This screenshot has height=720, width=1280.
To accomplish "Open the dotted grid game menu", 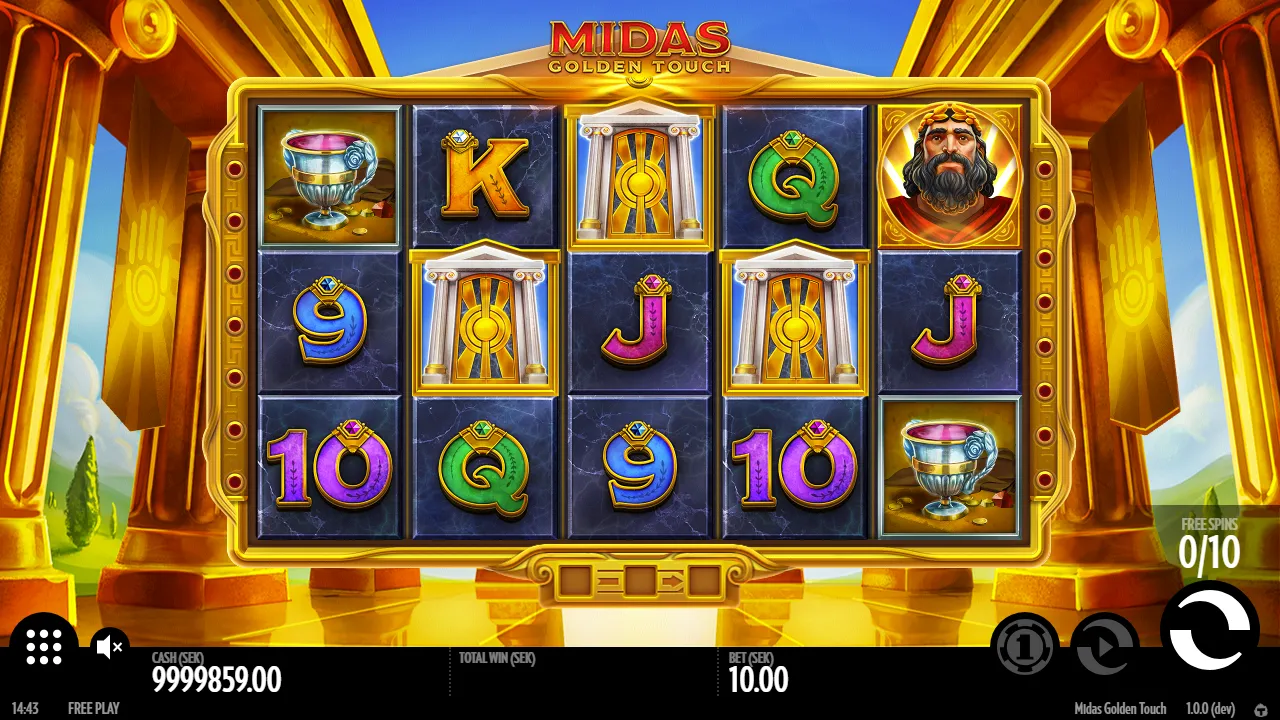I will [x=44, y=646].
